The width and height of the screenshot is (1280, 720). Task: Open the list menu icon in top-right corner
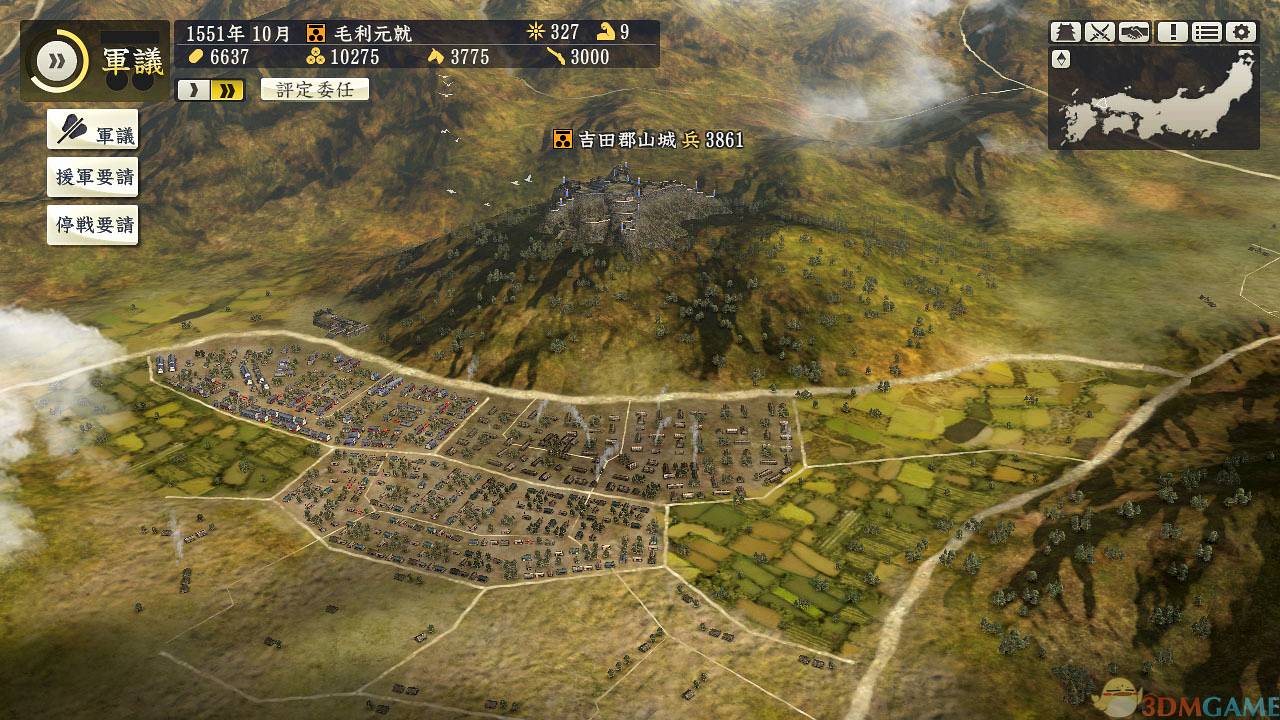pyautogui.click(x=1206, y=31)
